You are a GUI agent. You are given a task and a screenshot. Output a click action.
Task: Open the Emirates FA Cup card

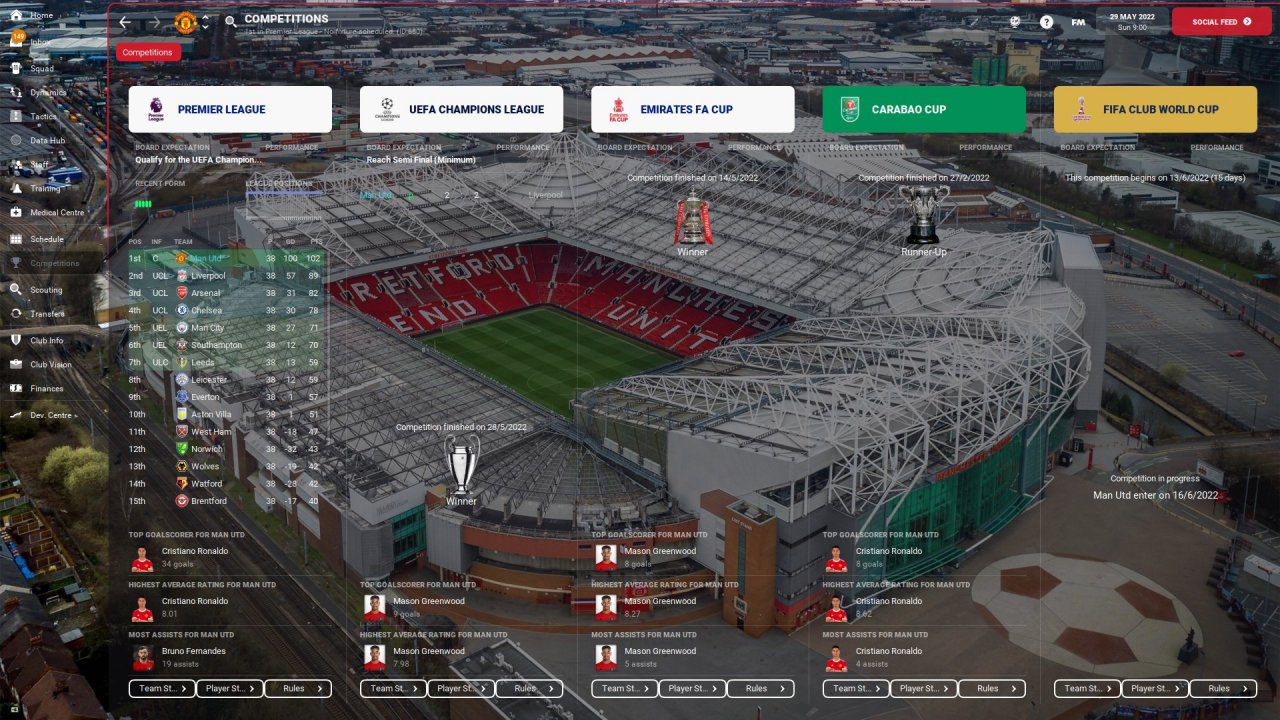pos(692,110)
